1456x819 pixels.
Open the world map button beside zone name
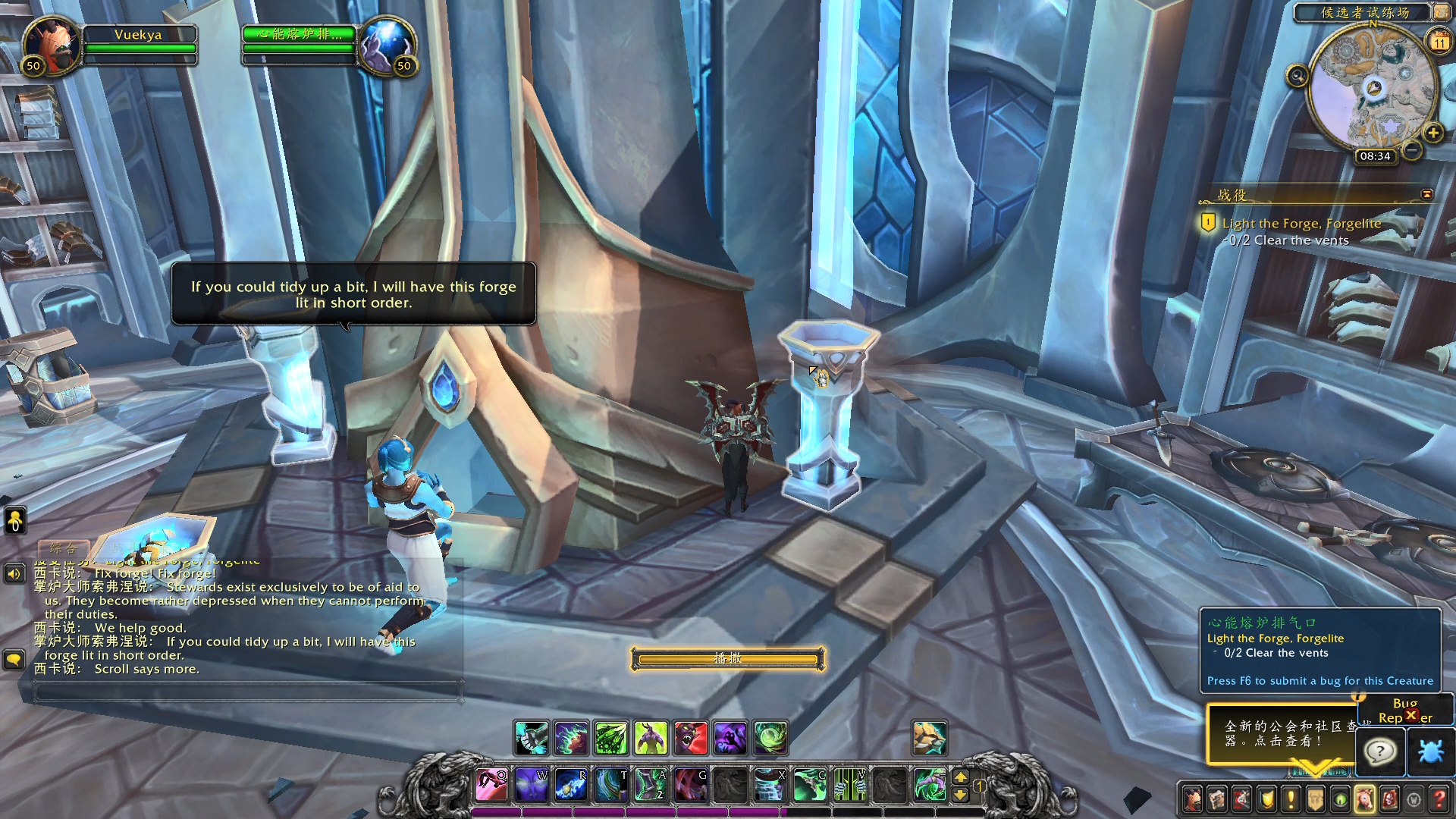click(1440, 12)
